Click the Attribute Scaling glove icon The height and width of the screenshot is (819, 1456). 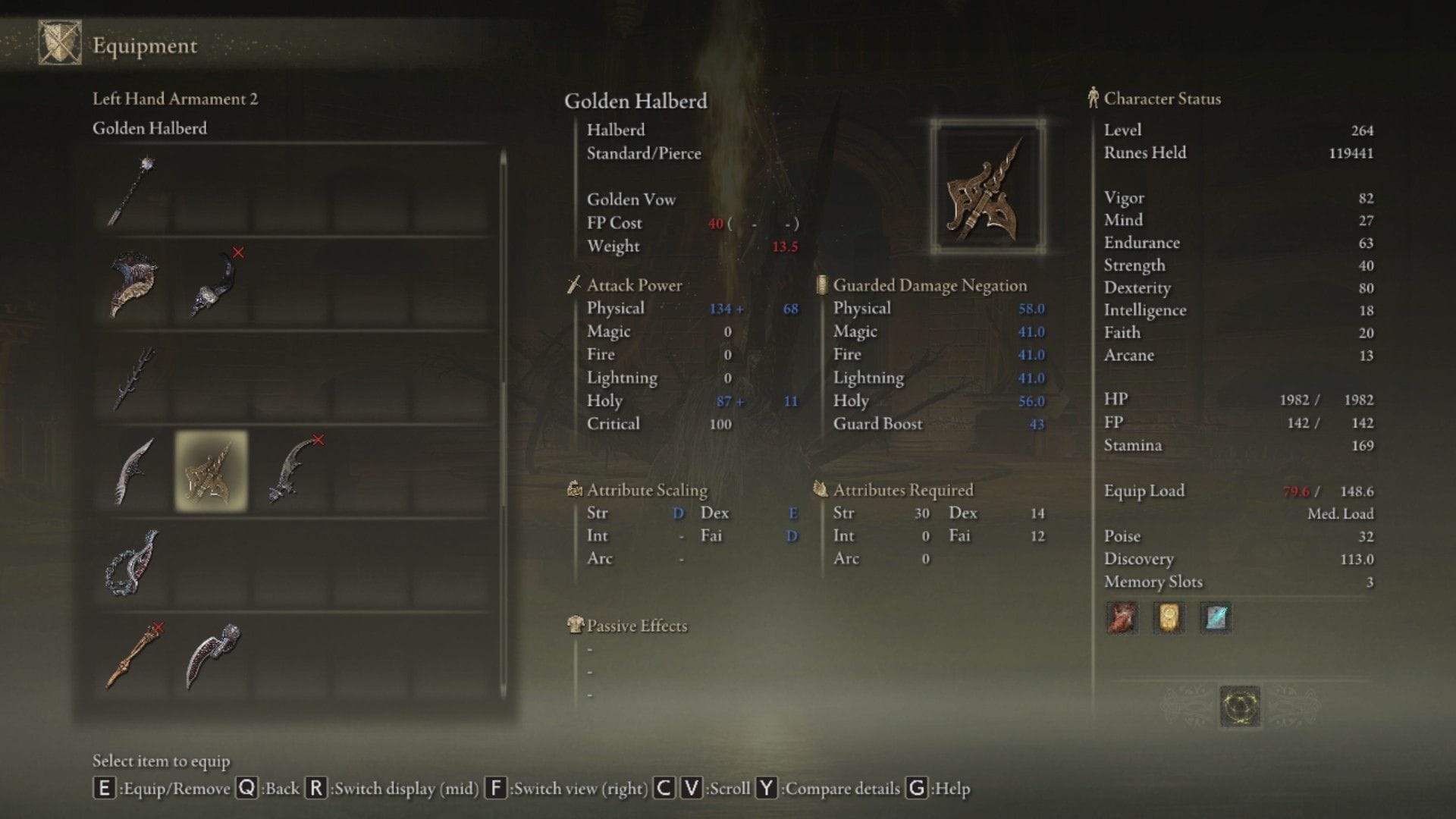(574, 490)
